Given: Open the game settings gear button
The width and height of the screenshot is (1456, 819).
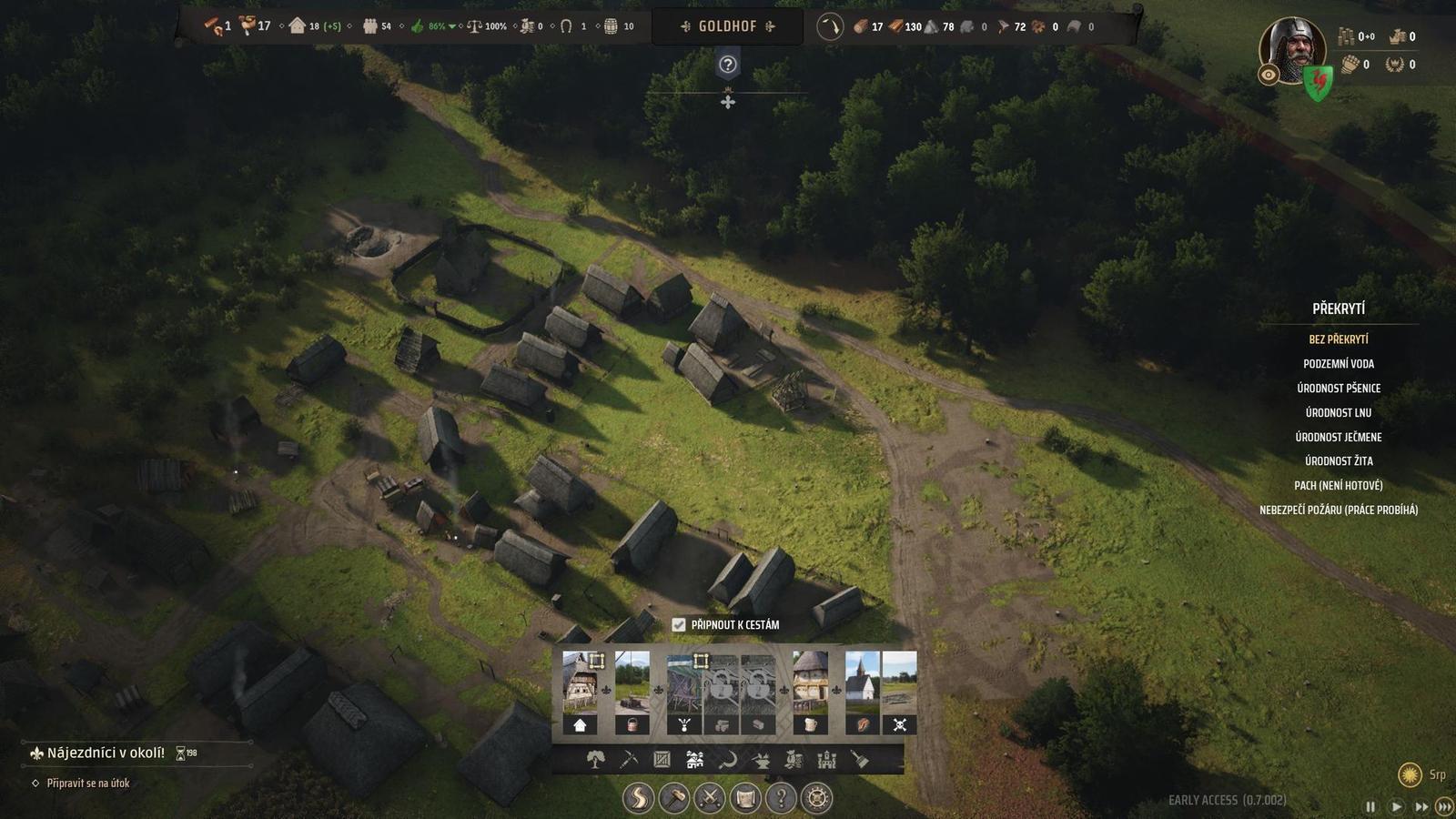Looking at the screenshot, I should (x=816, y=798).
